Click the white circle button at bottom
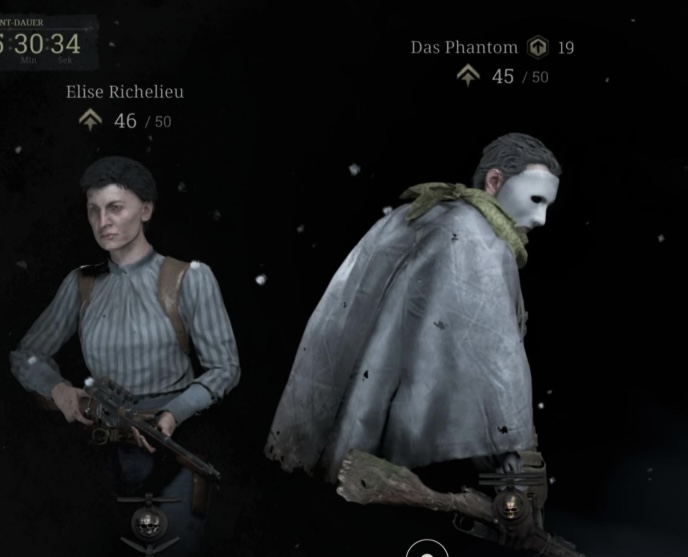The width and height of the screenshot is (688, 557). pyautogui.click(x=427, y=550)
